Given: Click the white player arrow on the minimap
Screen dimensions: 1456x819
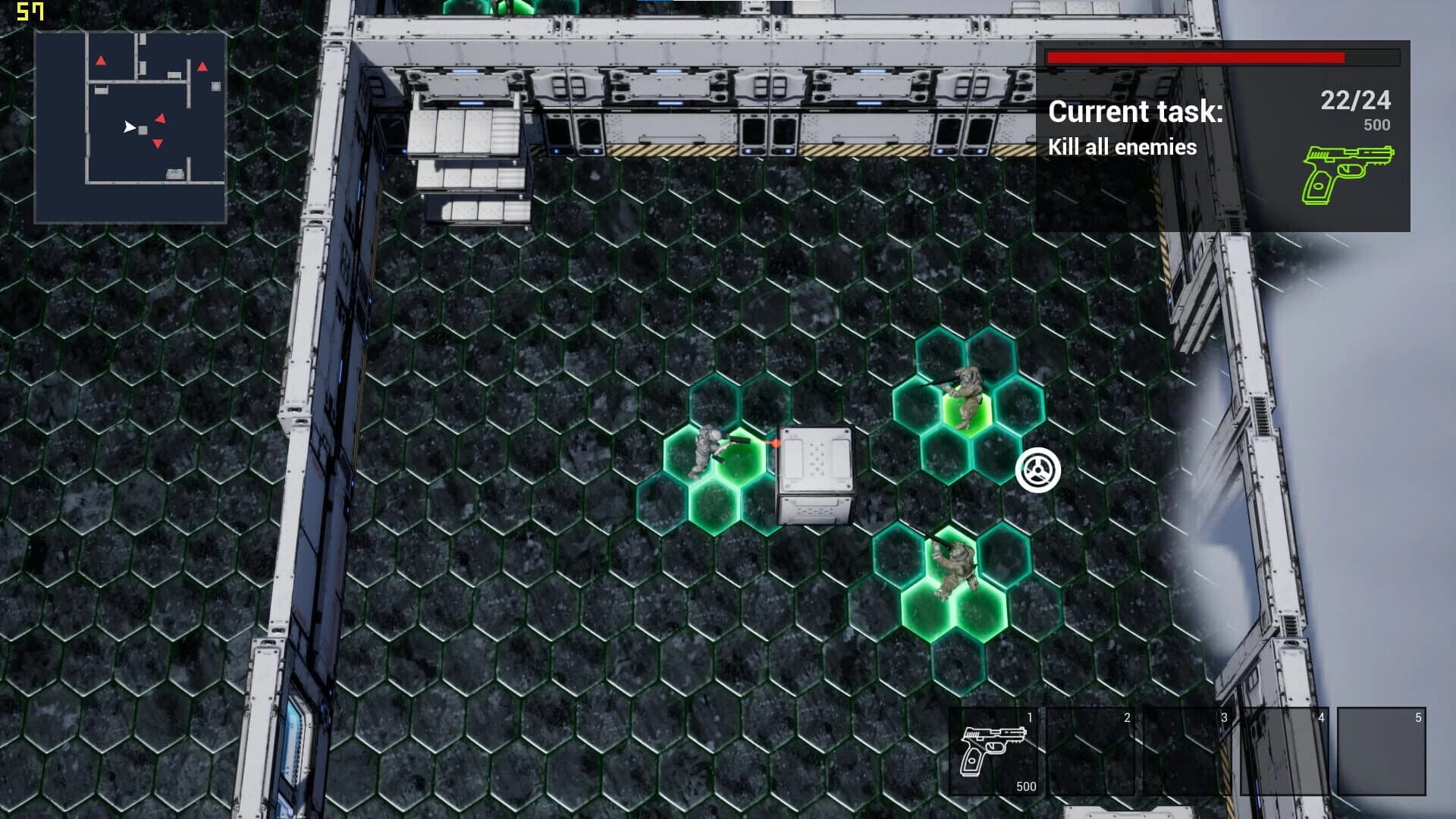Looking at the screenshot, I should click(130, 127).
